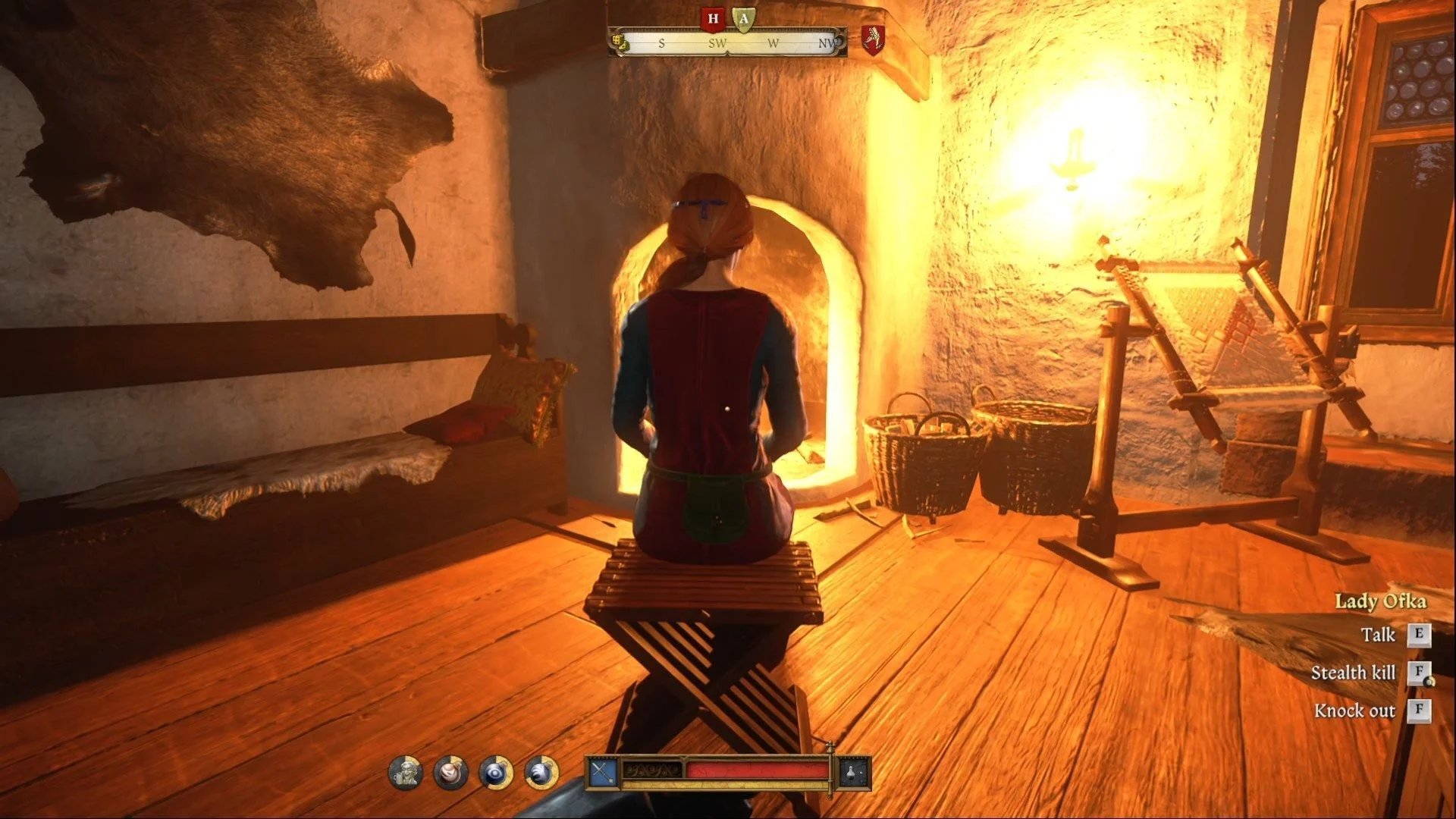Click the dice icon on the compass

click(x=620, y=42)
